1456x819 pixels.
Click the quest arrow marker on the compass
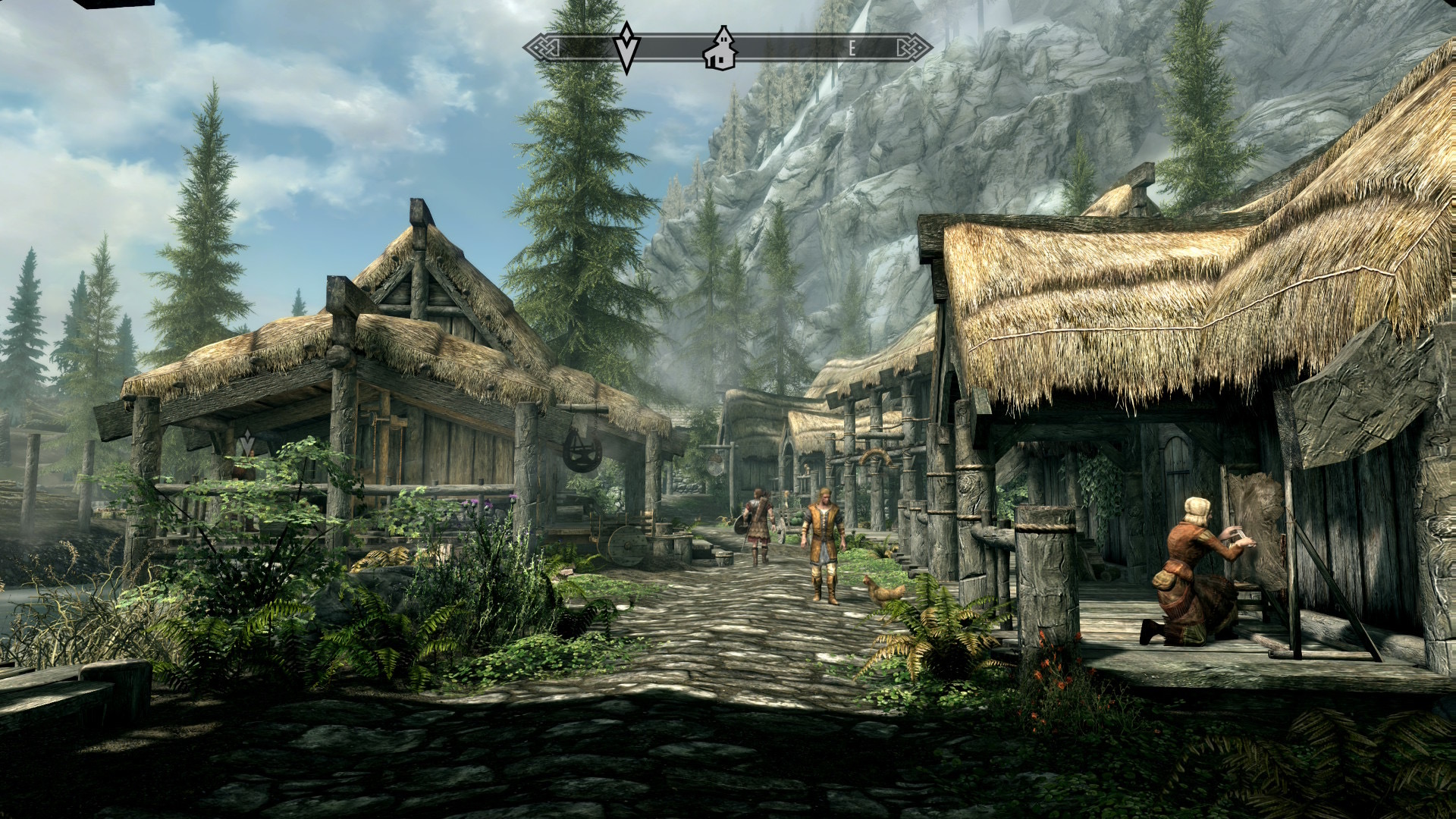[x=626, y=47]
